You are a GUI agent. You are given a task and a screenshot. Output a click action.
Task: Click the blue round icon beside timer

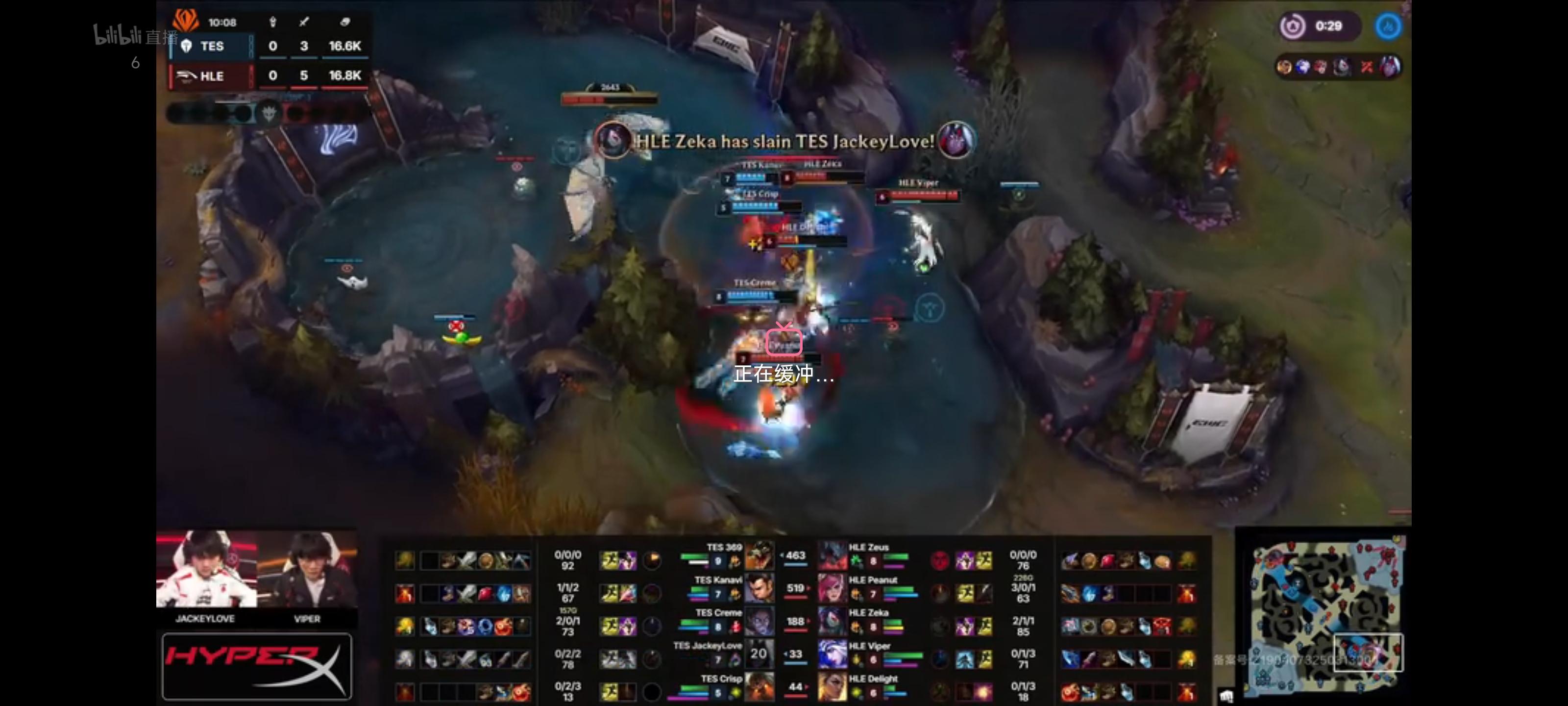[1389, 26]
